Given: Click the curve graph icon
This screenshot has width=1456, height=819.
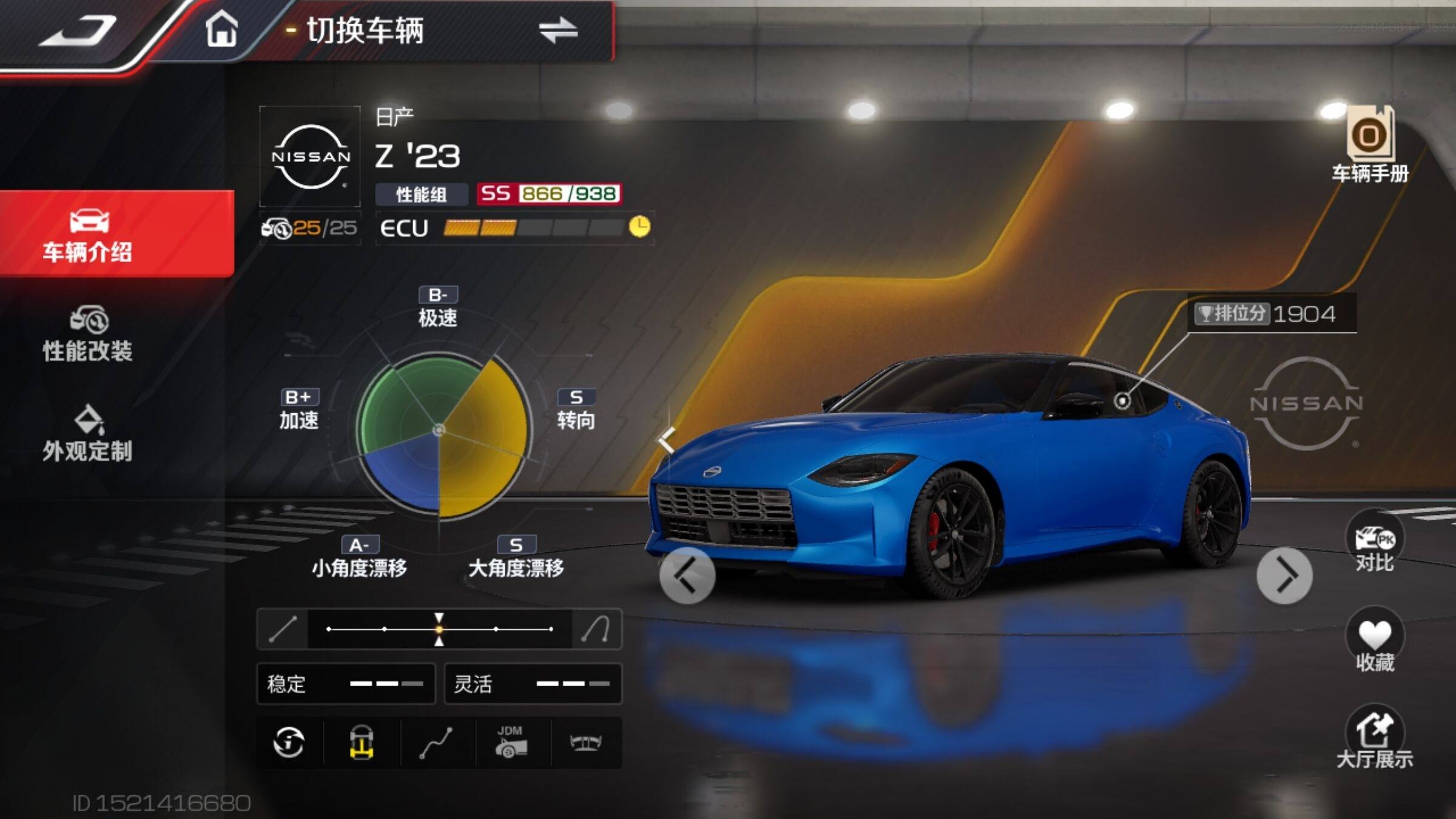Looking at the screenshot, I should [436, 743].
